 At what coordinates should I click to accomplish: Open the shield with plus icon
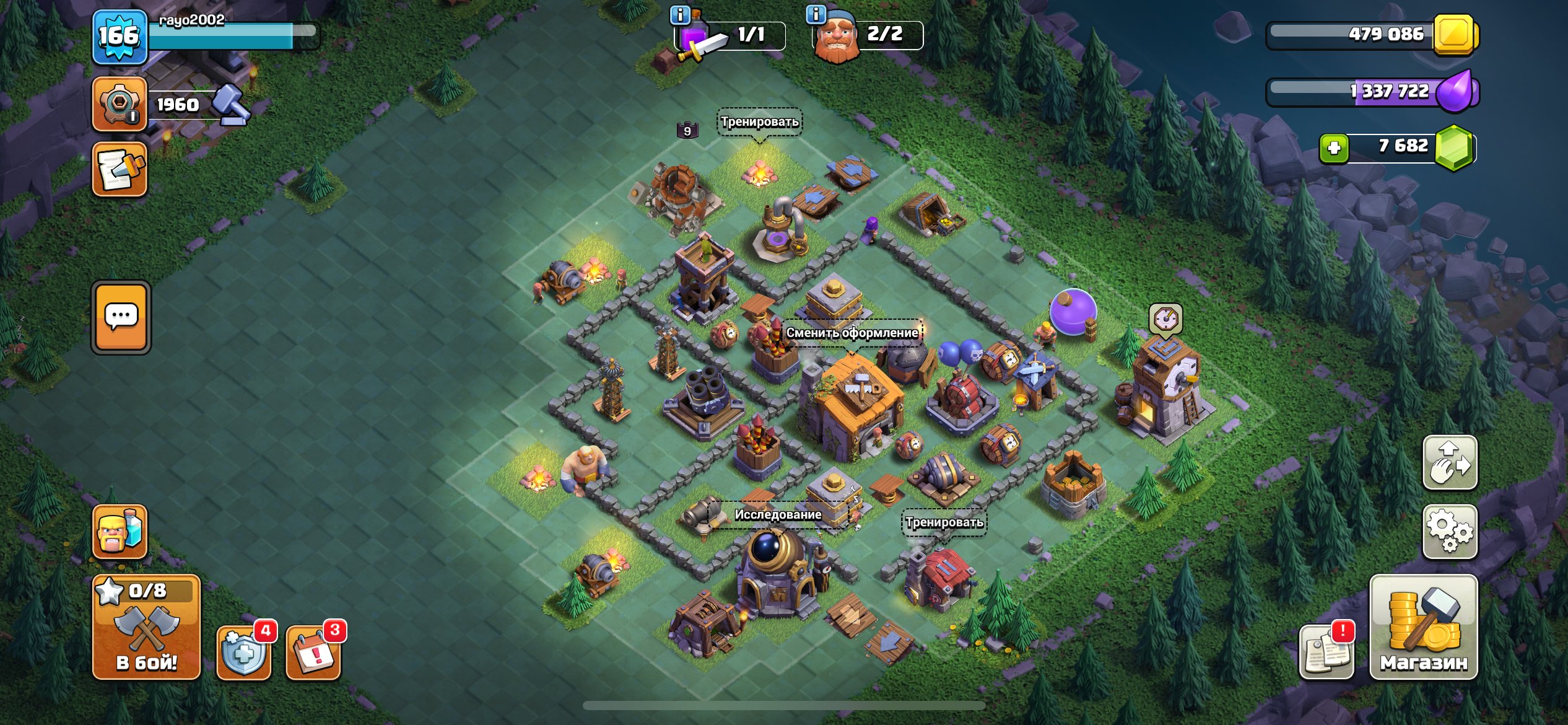244,652
